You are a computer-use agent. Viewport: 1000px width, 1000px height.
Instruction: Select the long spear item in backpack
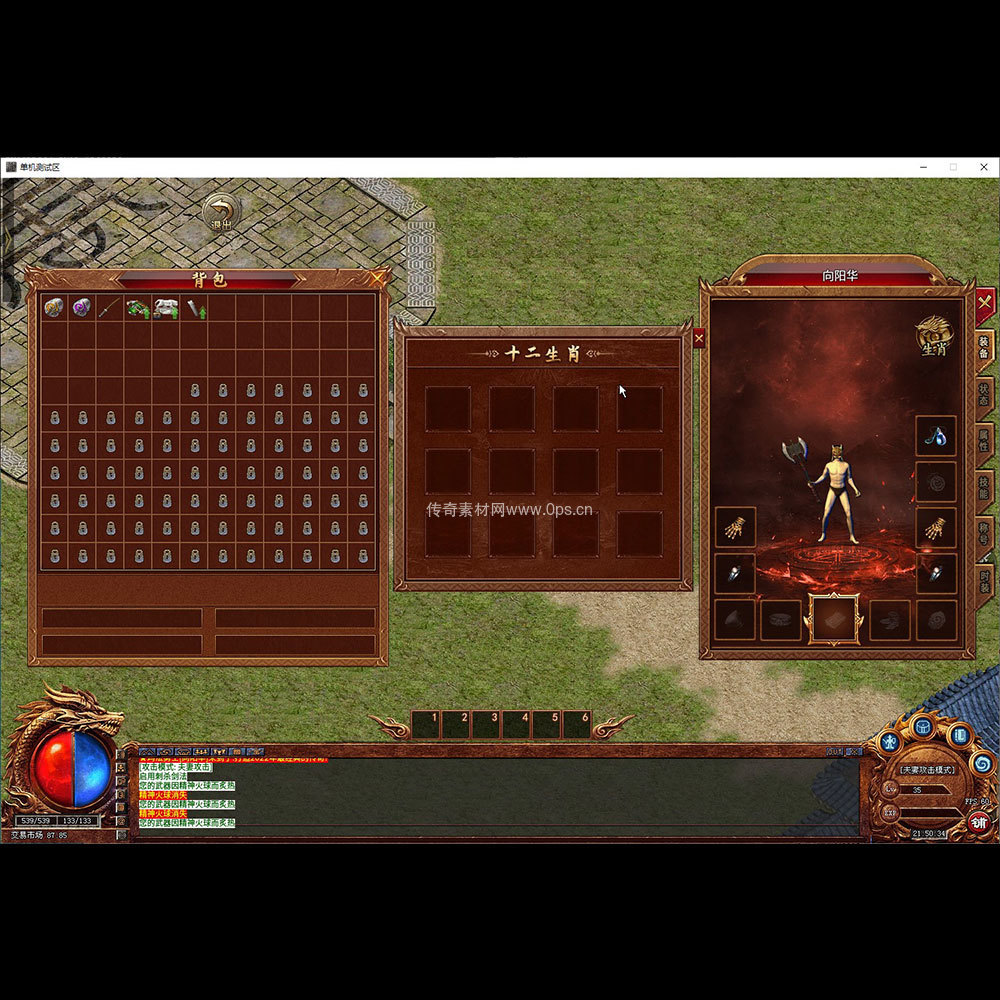click(x=110, y=308)
